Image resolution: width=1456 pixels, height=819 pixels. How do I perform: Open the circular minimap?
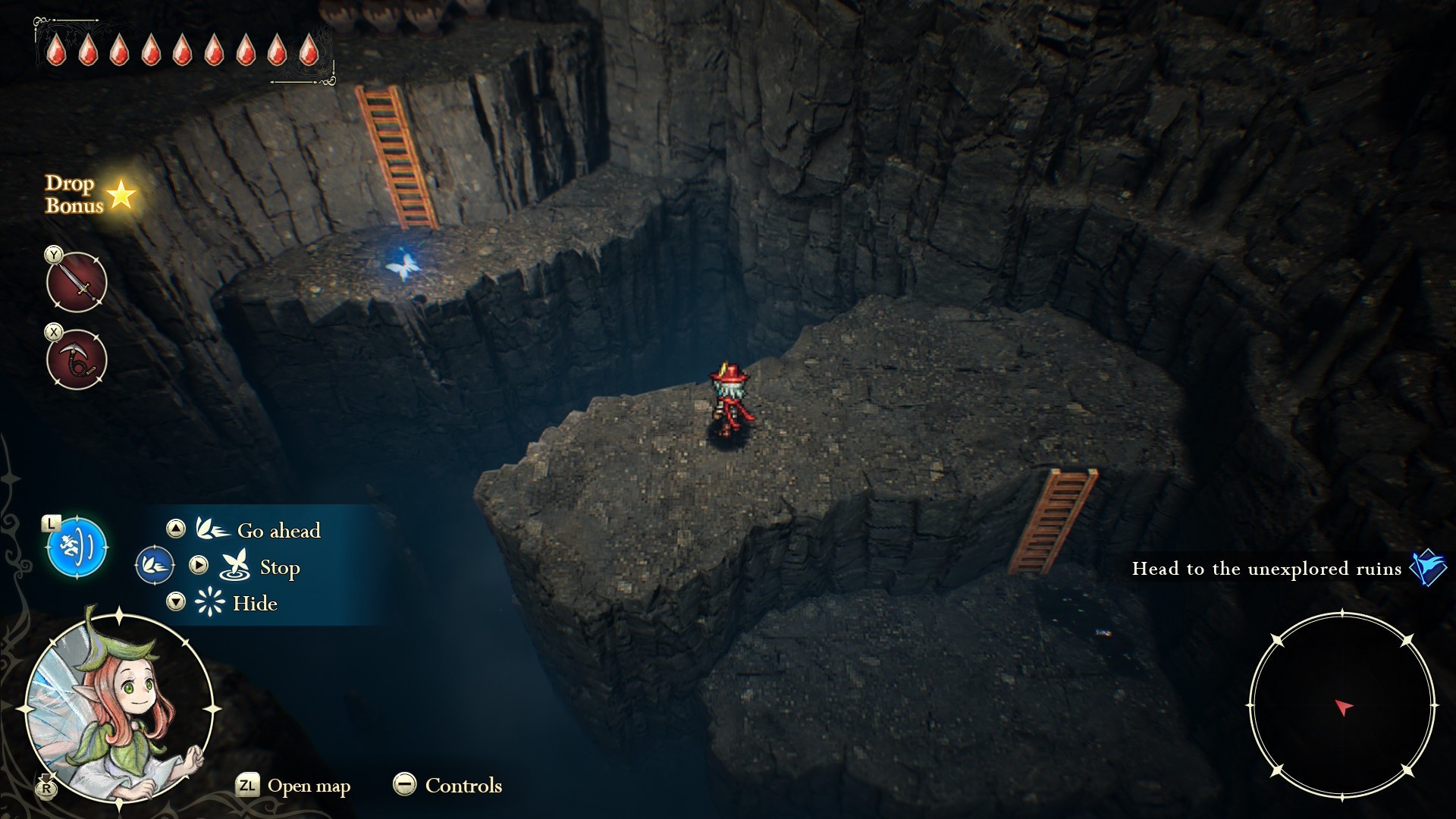1342,707
